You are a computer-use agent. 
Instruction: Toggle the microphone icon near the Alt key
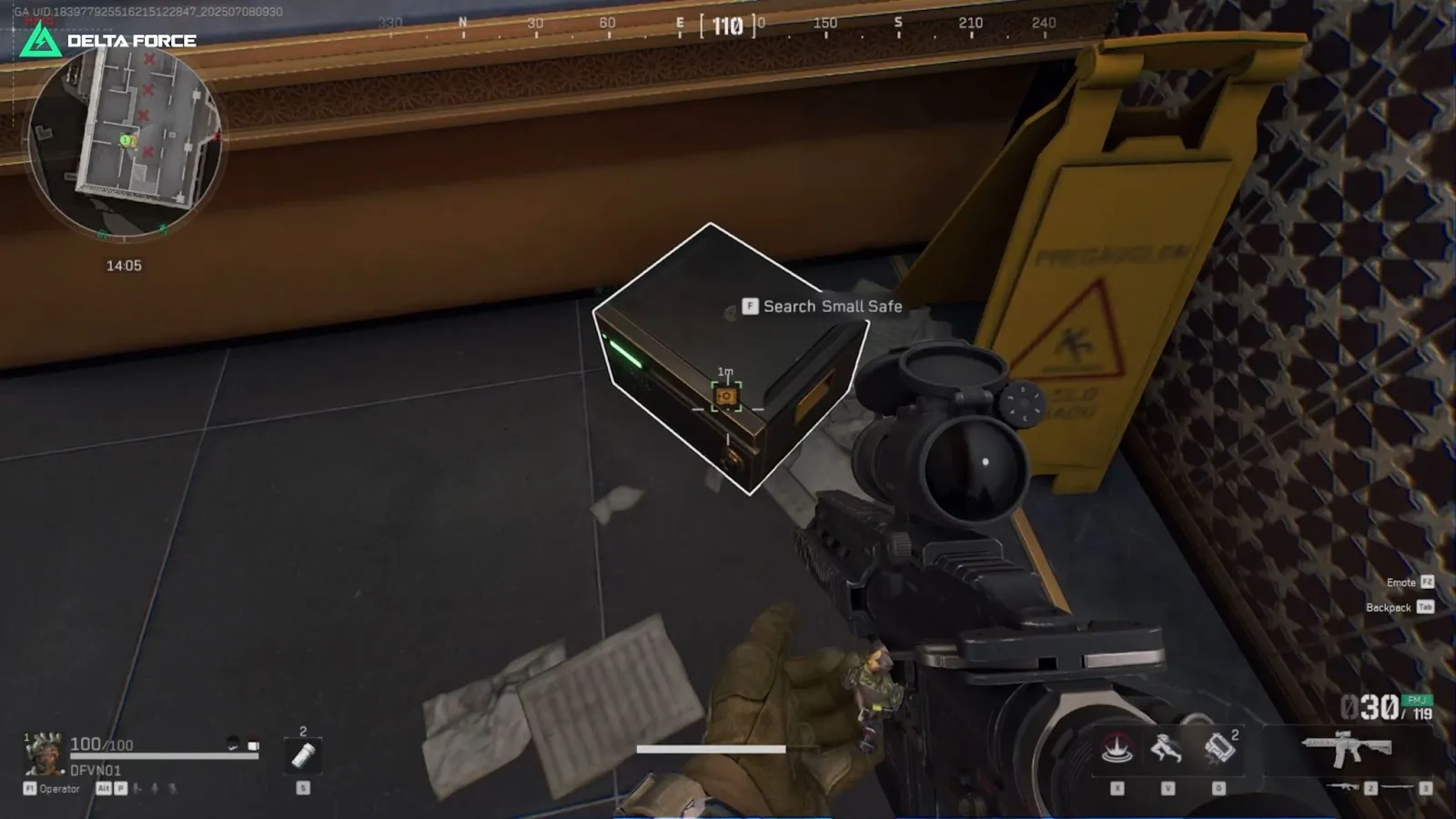155,788
